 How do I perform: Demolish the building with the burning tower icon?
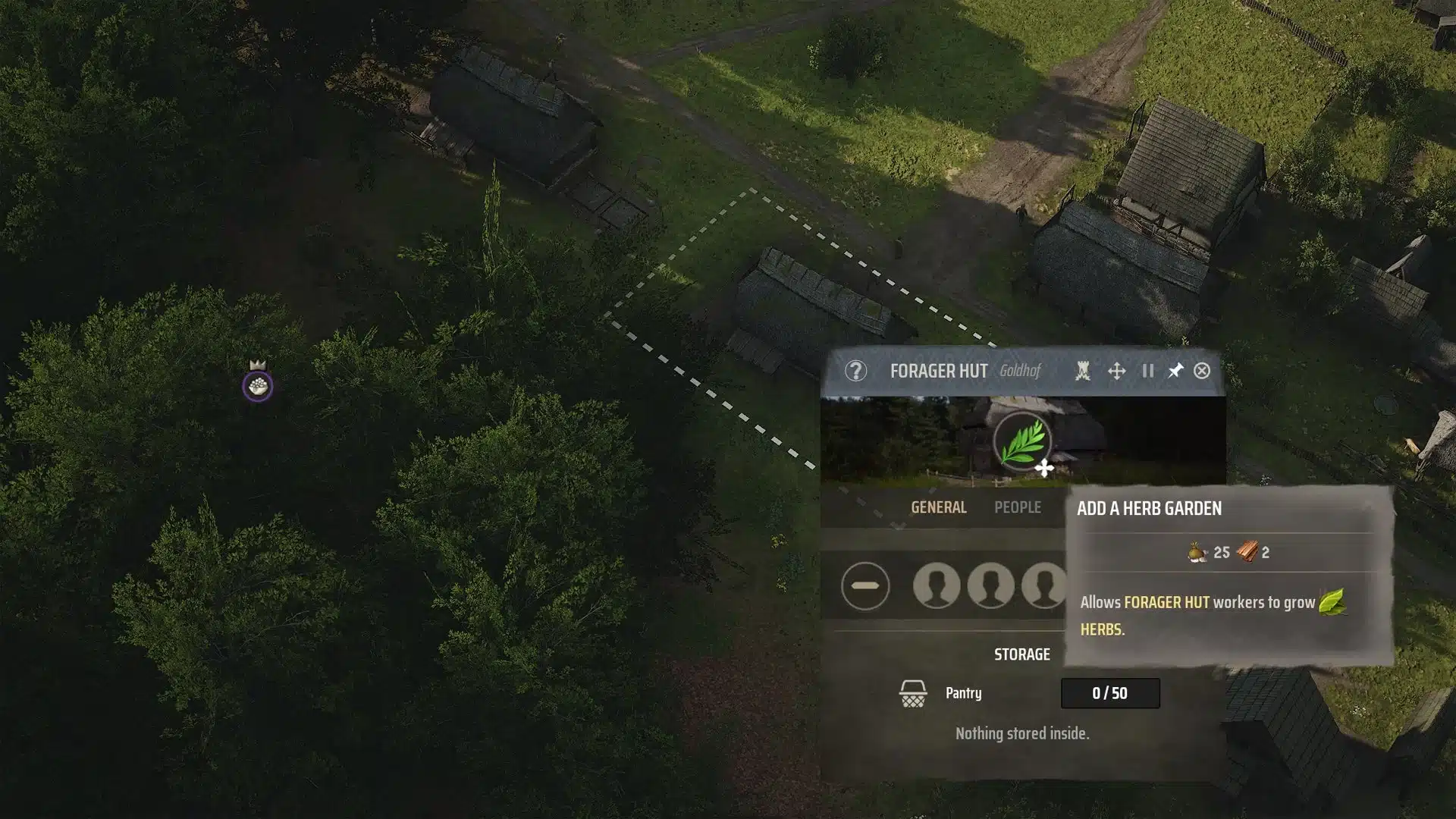[1083, 371]
